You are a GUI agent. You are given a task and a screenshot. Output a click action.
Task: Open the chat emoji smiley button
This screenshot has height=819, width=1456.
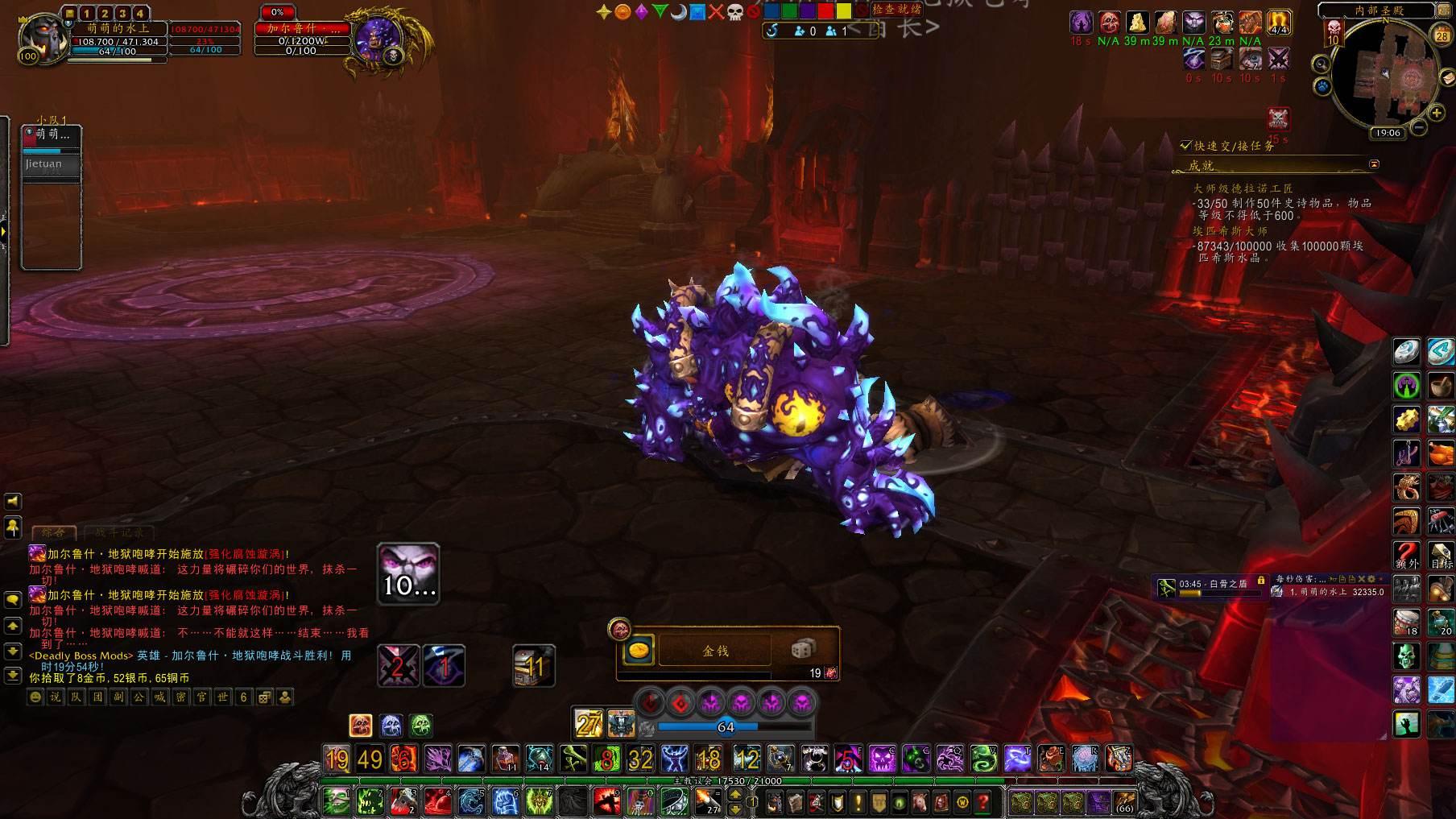click(35, 697)
